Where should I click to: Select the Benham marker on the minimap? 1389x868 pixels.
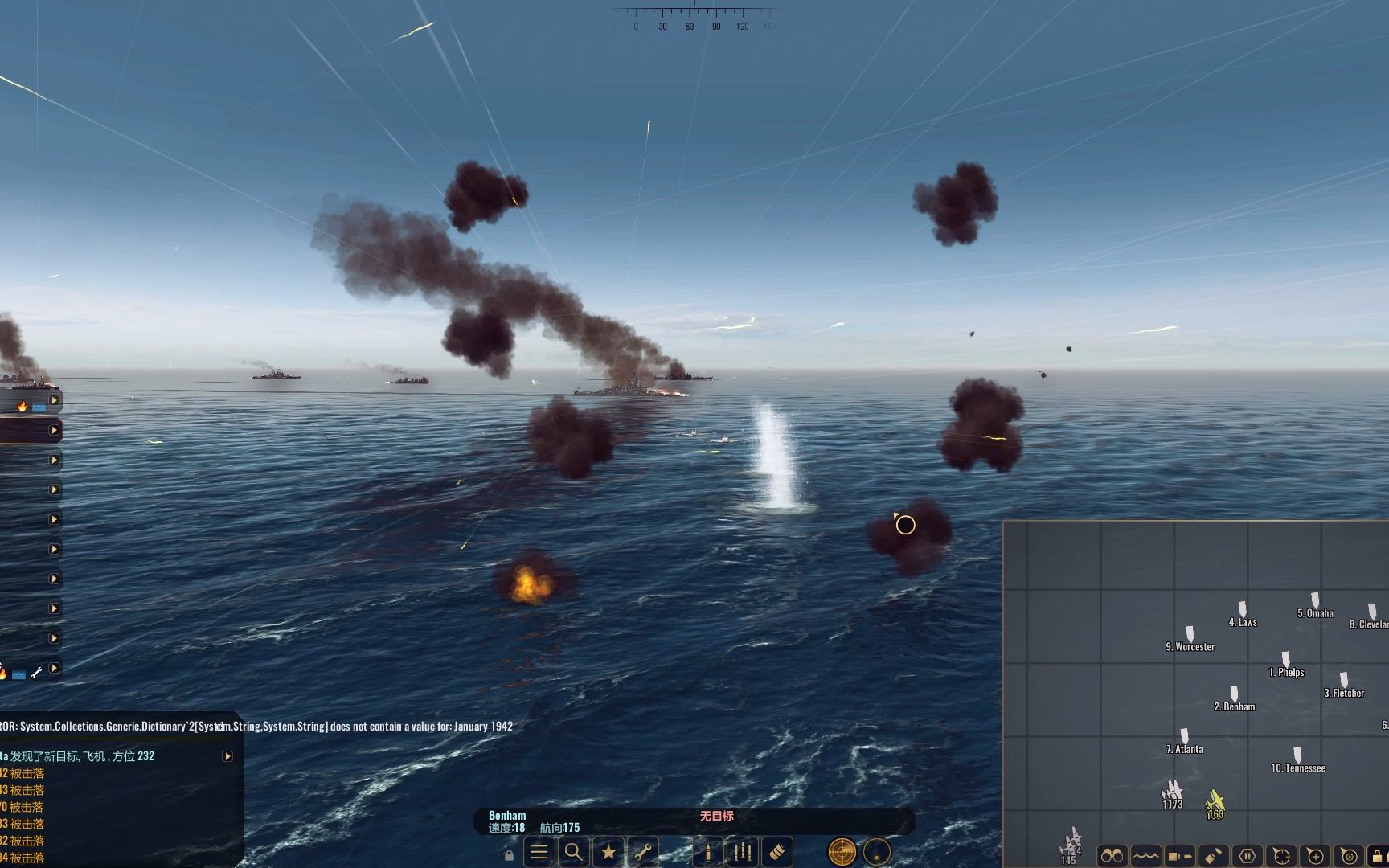point(1234,694)
